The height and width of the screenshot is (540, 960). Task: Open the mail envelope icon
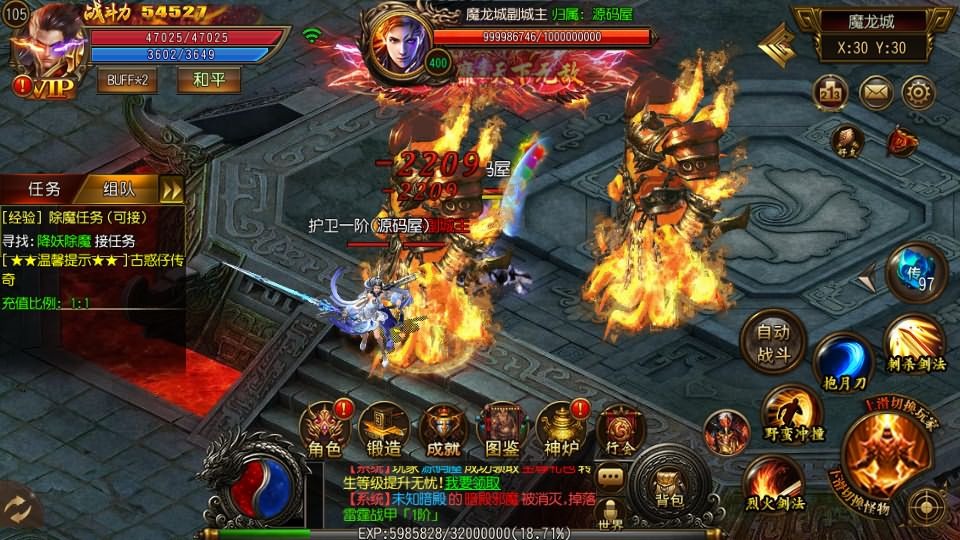[x=875, y=93]
